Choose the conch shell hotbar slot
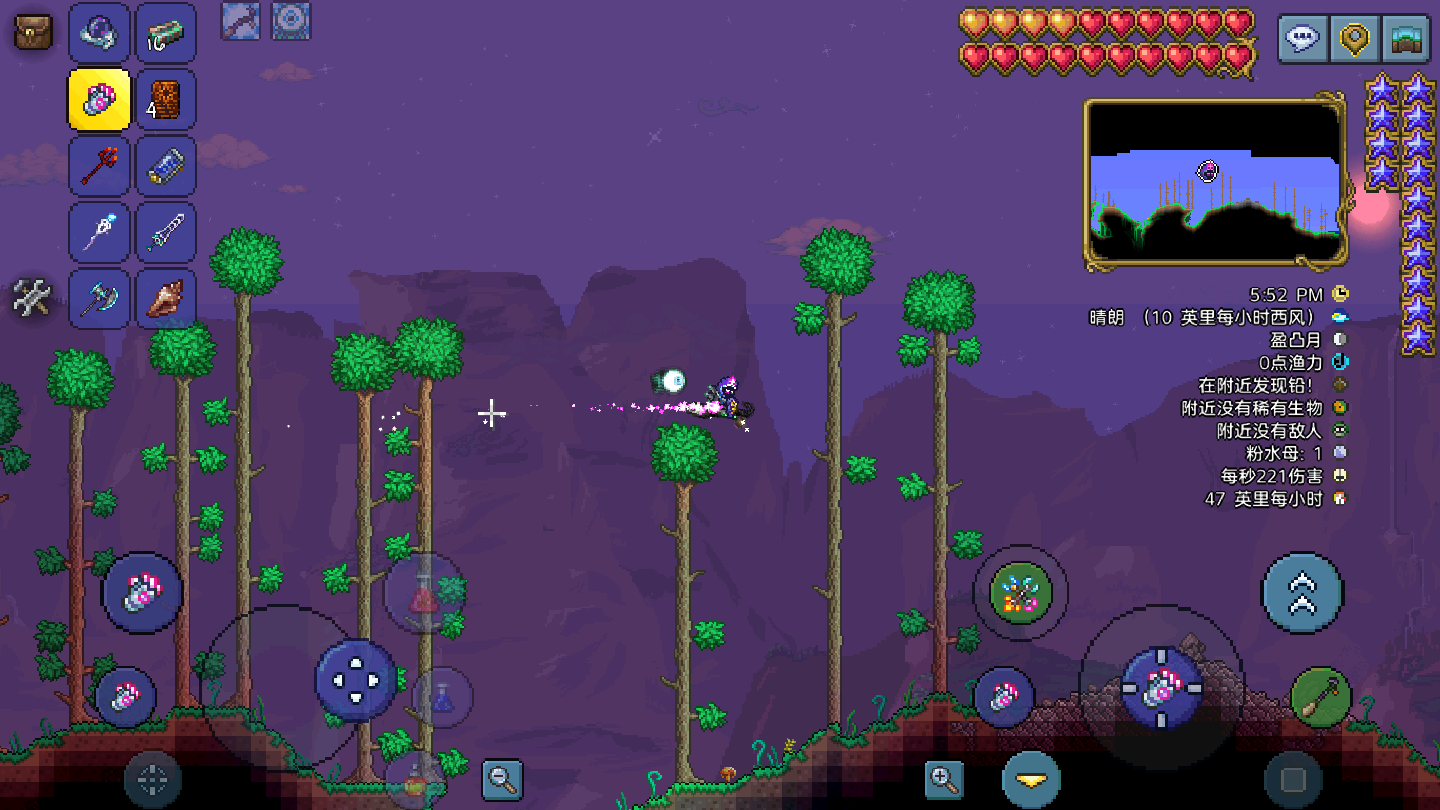Screen dimensions: 1440x810 click(x=165, y=299)
